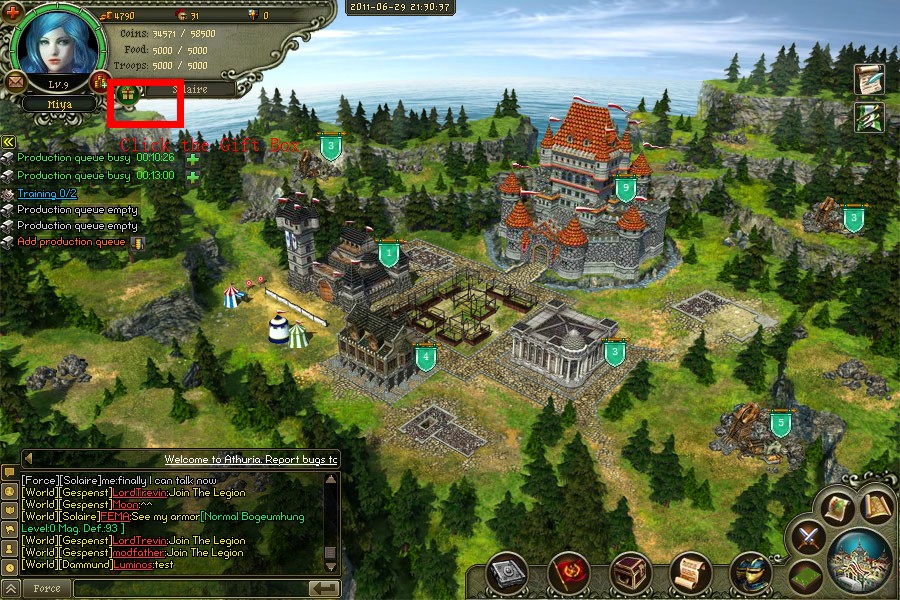Open the Training 0/2 link

pyautogui.click(x=47, y=193)
